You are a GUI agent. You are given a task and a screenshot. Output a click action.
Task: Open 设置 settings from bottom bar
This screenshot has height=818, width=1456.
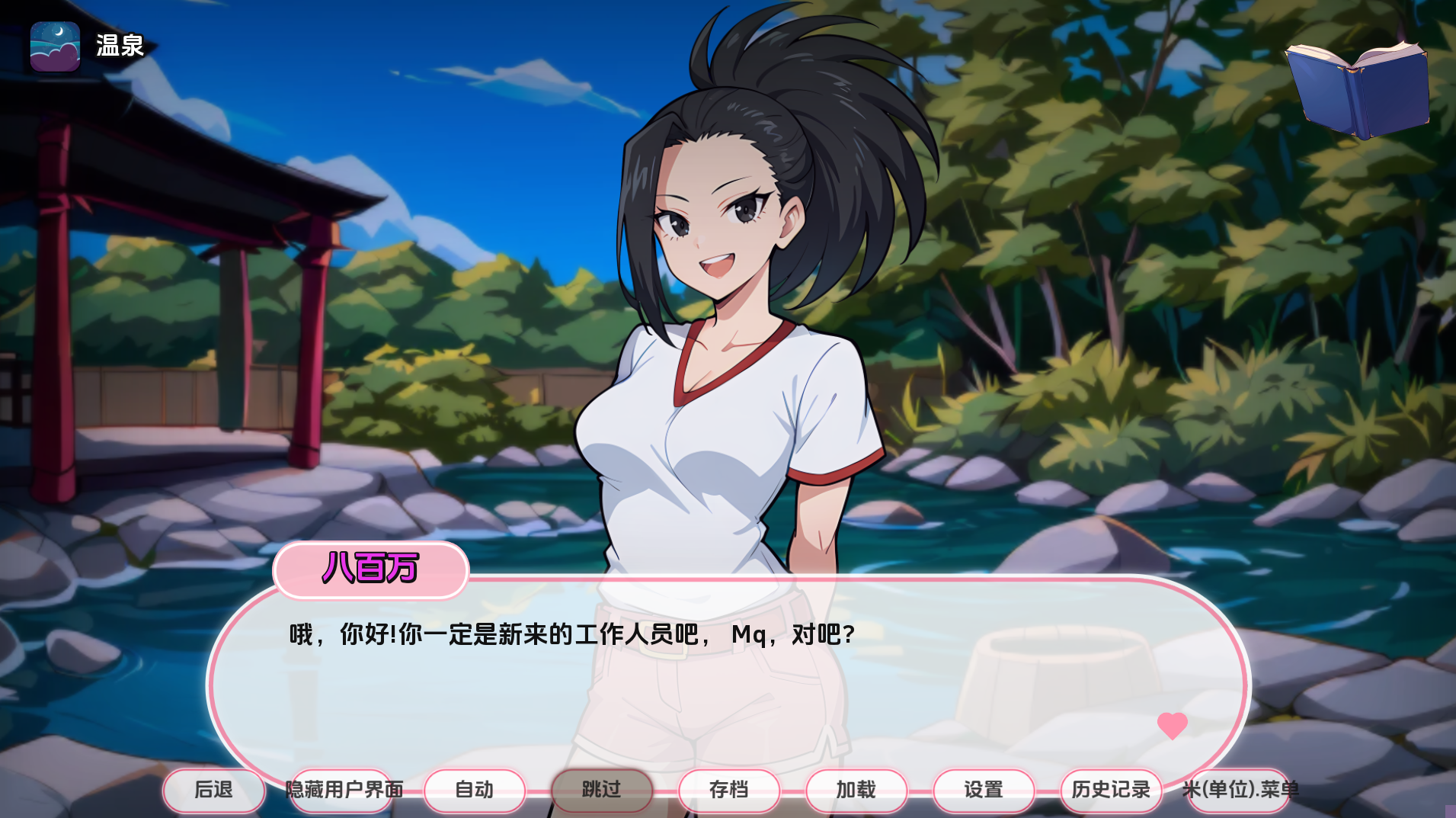coord(984,791)
